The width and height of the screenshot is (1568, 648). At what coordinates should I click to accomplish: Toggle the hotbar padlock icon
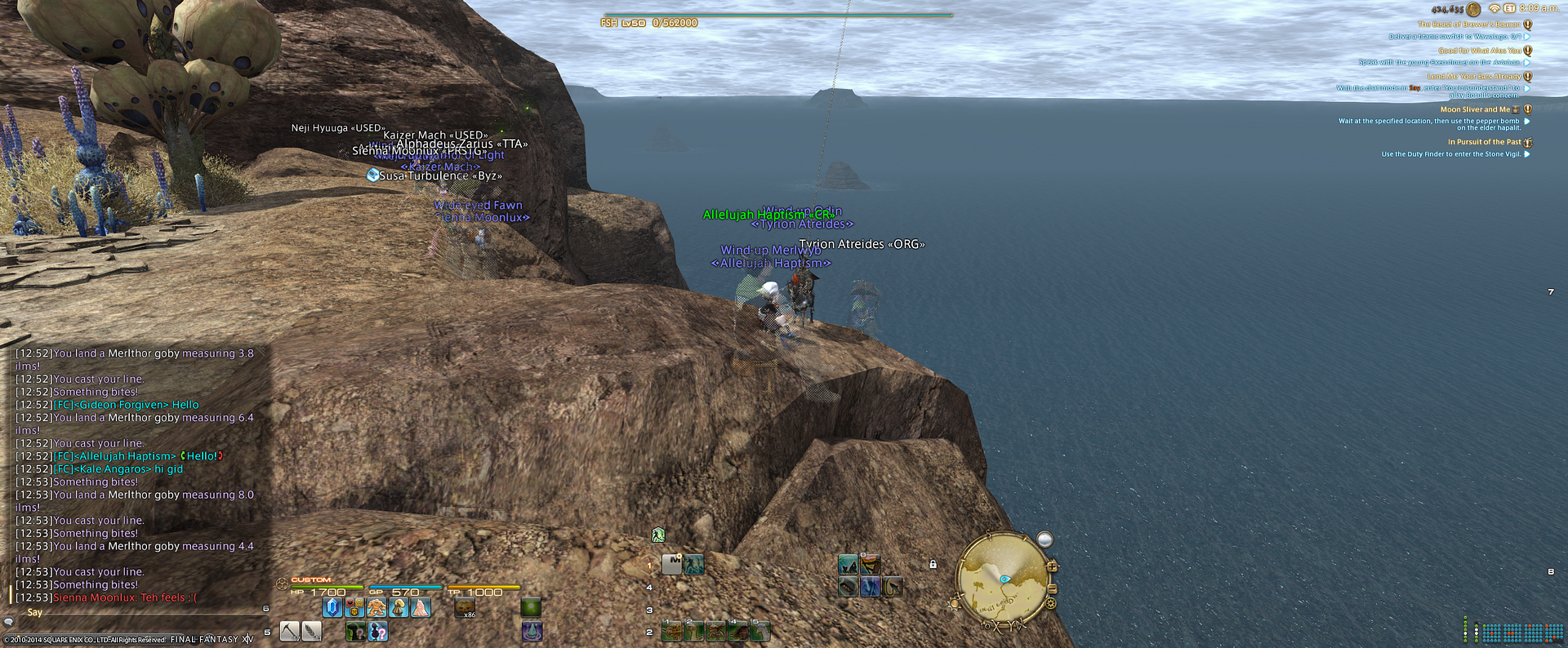click(x=933, y=564)
